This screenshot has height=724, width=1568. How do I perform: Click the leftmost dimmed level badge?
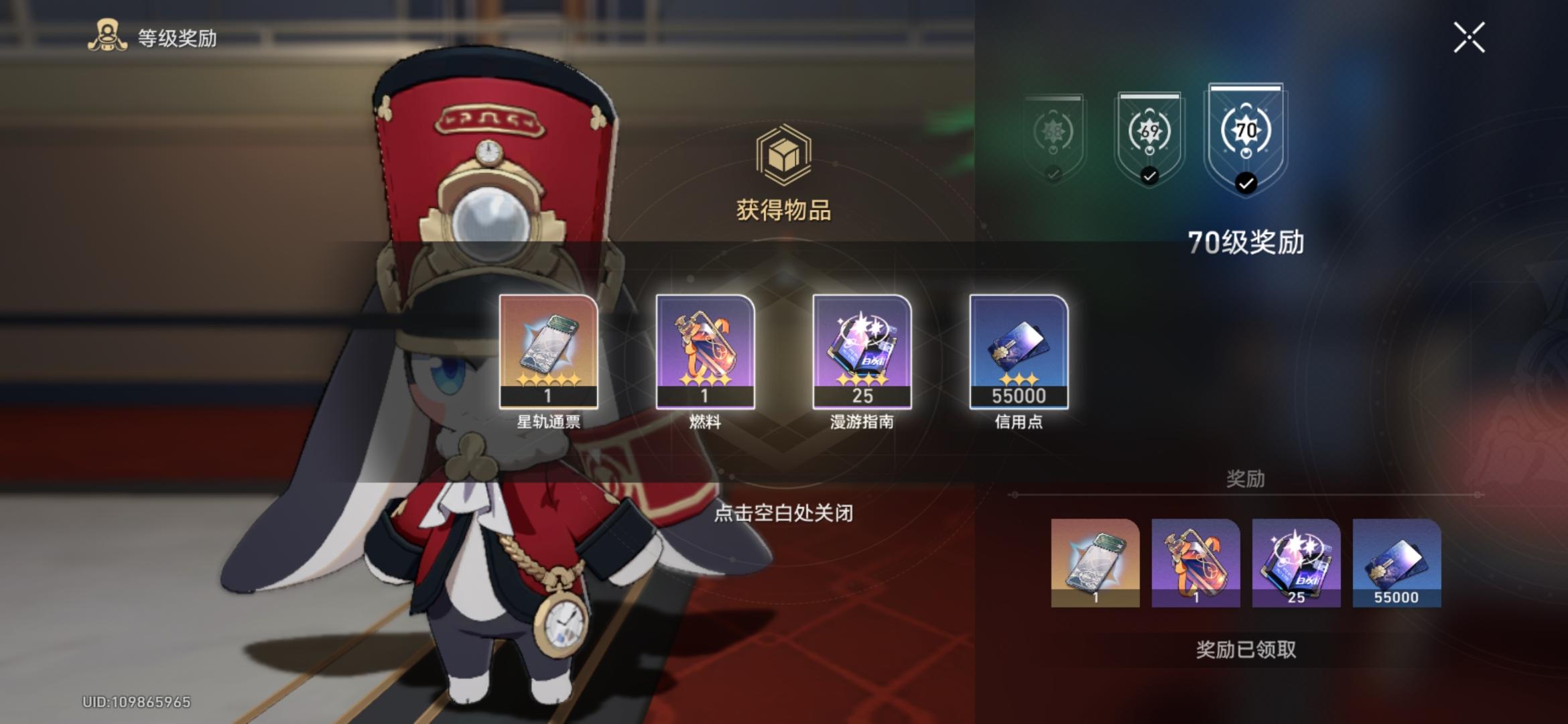pos(1052,134)
